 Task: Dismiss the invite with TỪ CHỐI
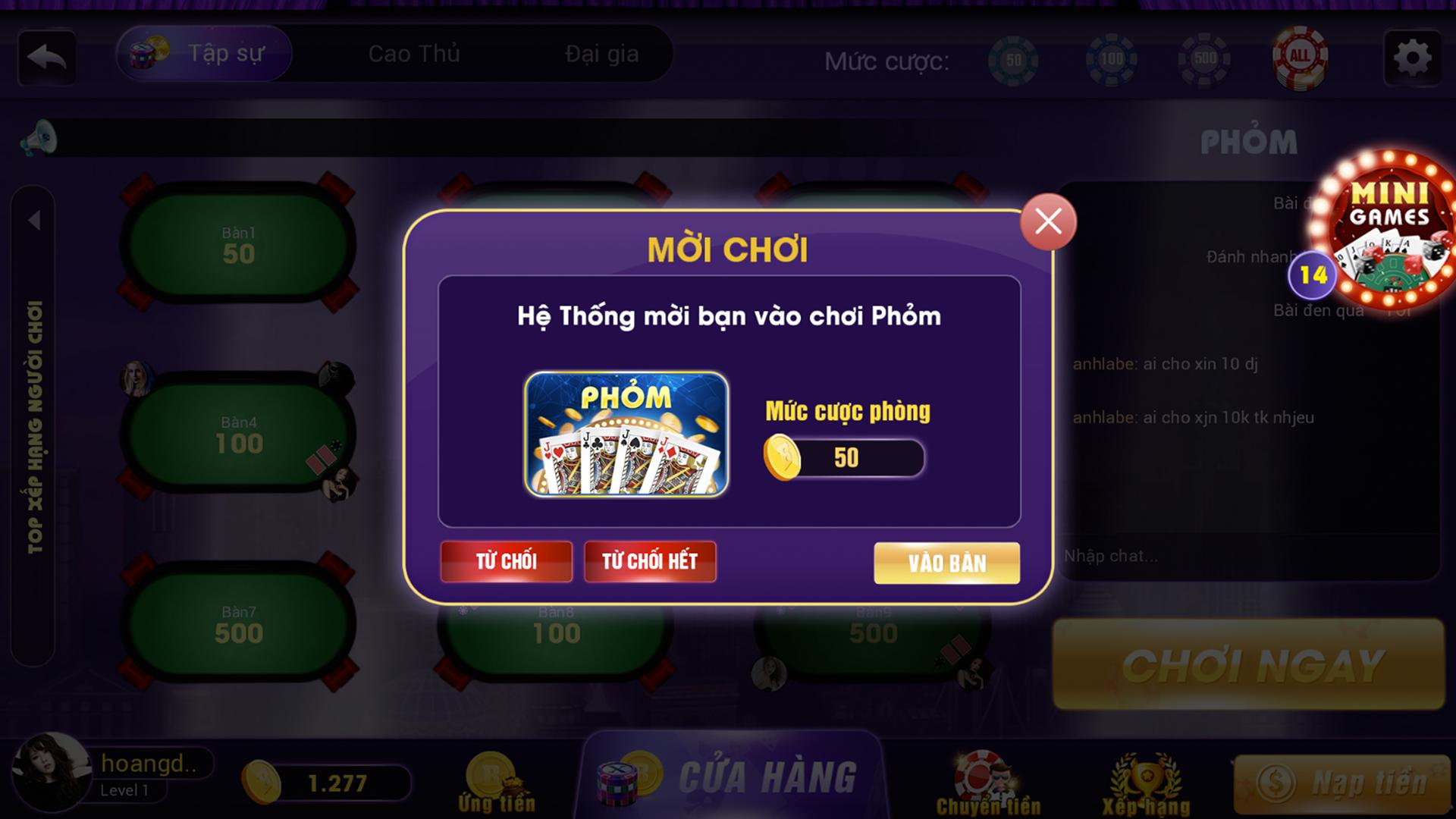(x=506, y=561)
